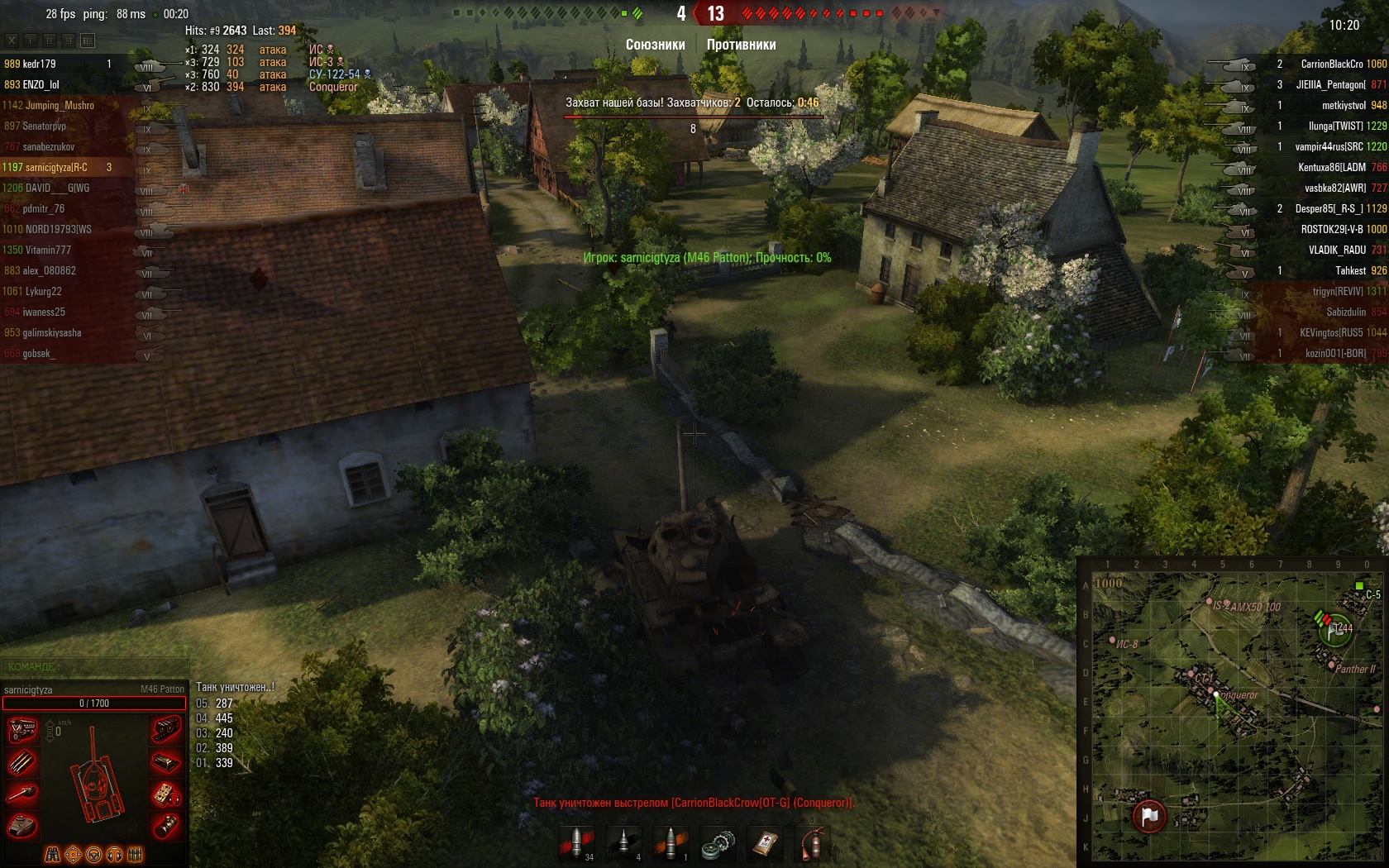Select the high-explosive shell slot with 1 round
Viewport: 1389px width, 868px height.
pos(671,842)
